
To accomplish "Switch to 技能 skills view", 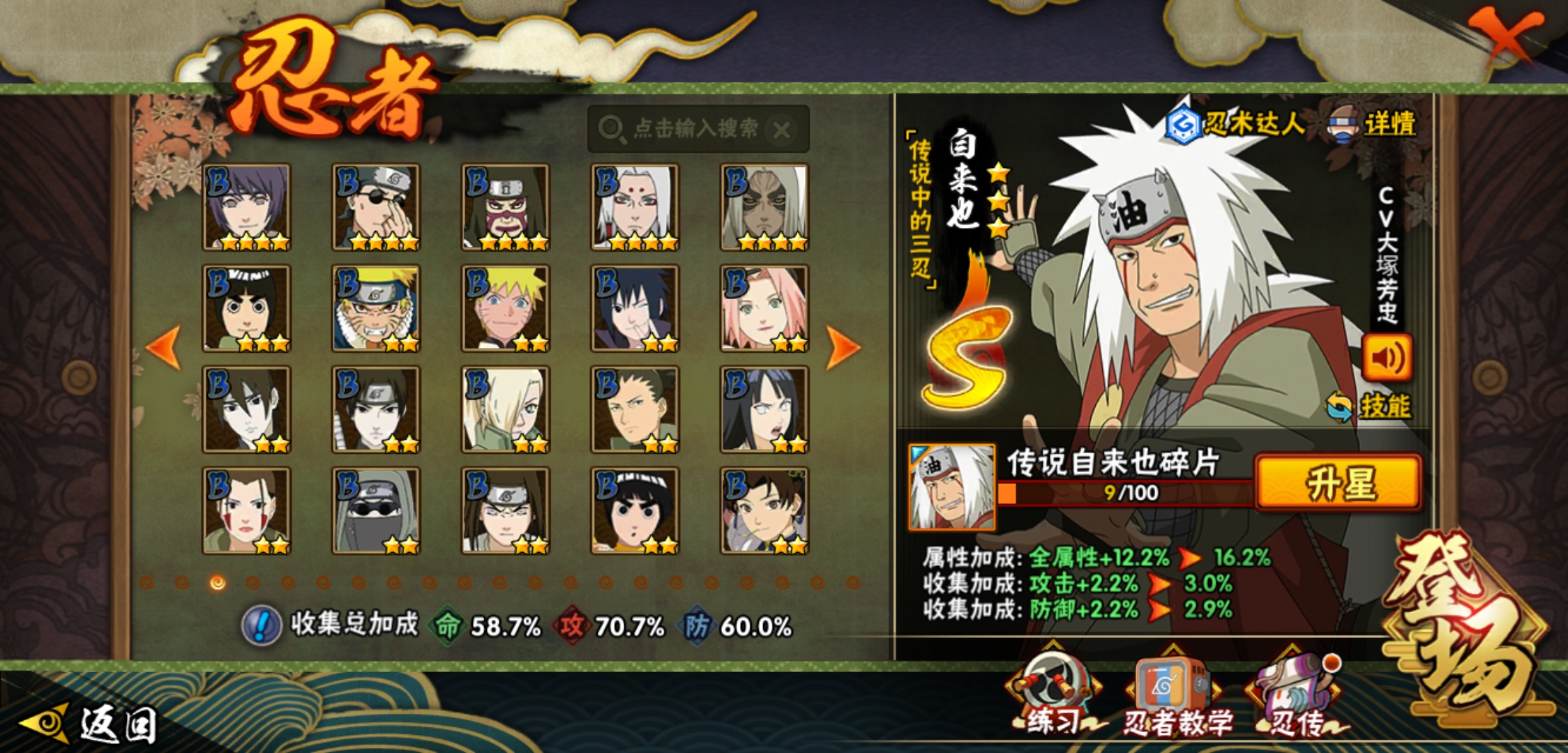I will [1370, 406].
